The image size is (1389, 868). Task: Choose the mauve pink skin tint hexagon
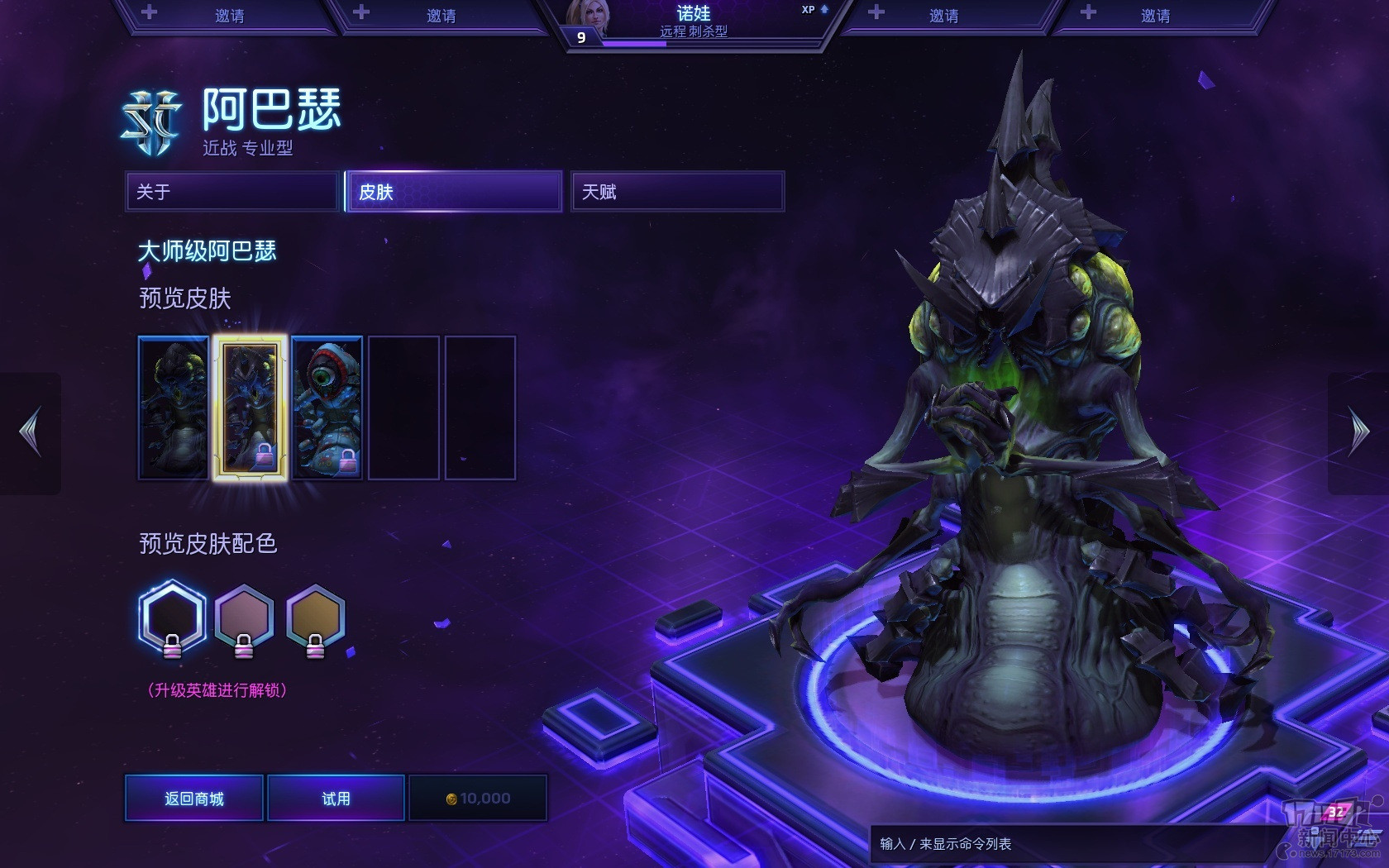(x=244, y=618)
